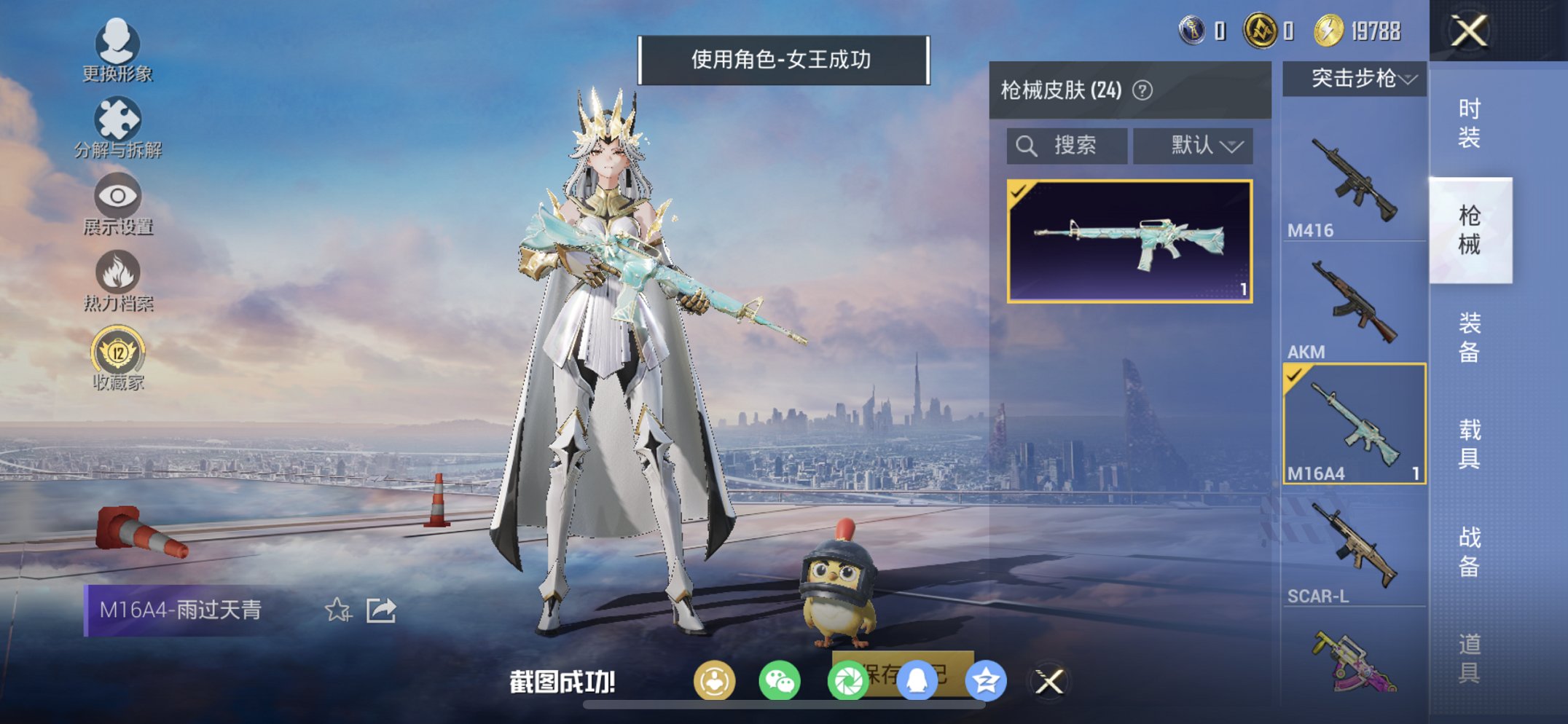Share via the Qzone star icon
This screenshot has width=1568, height=724.
click(x=987, y=680)
